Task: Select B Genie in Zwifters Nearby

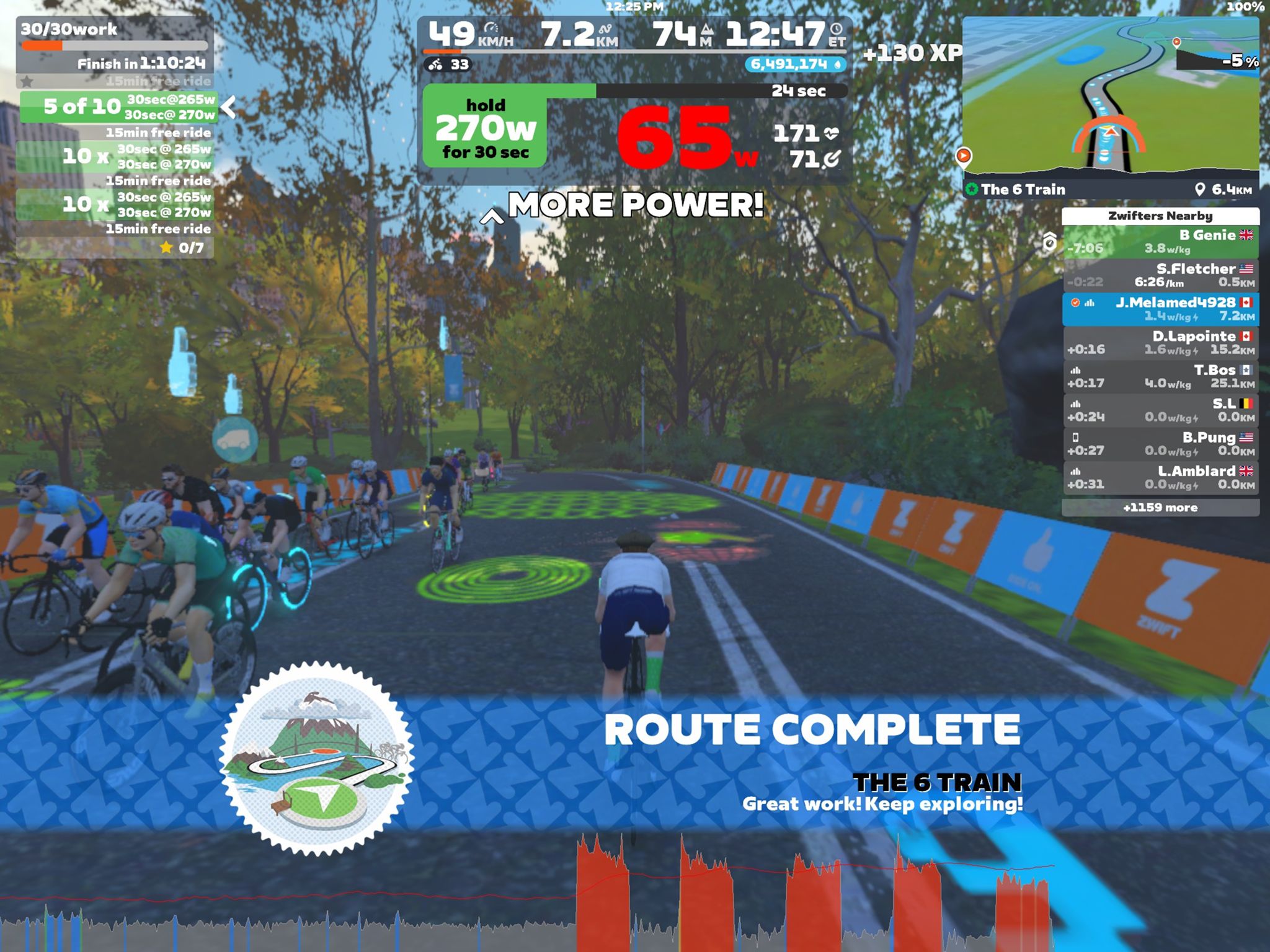Action: (1160, 242)
